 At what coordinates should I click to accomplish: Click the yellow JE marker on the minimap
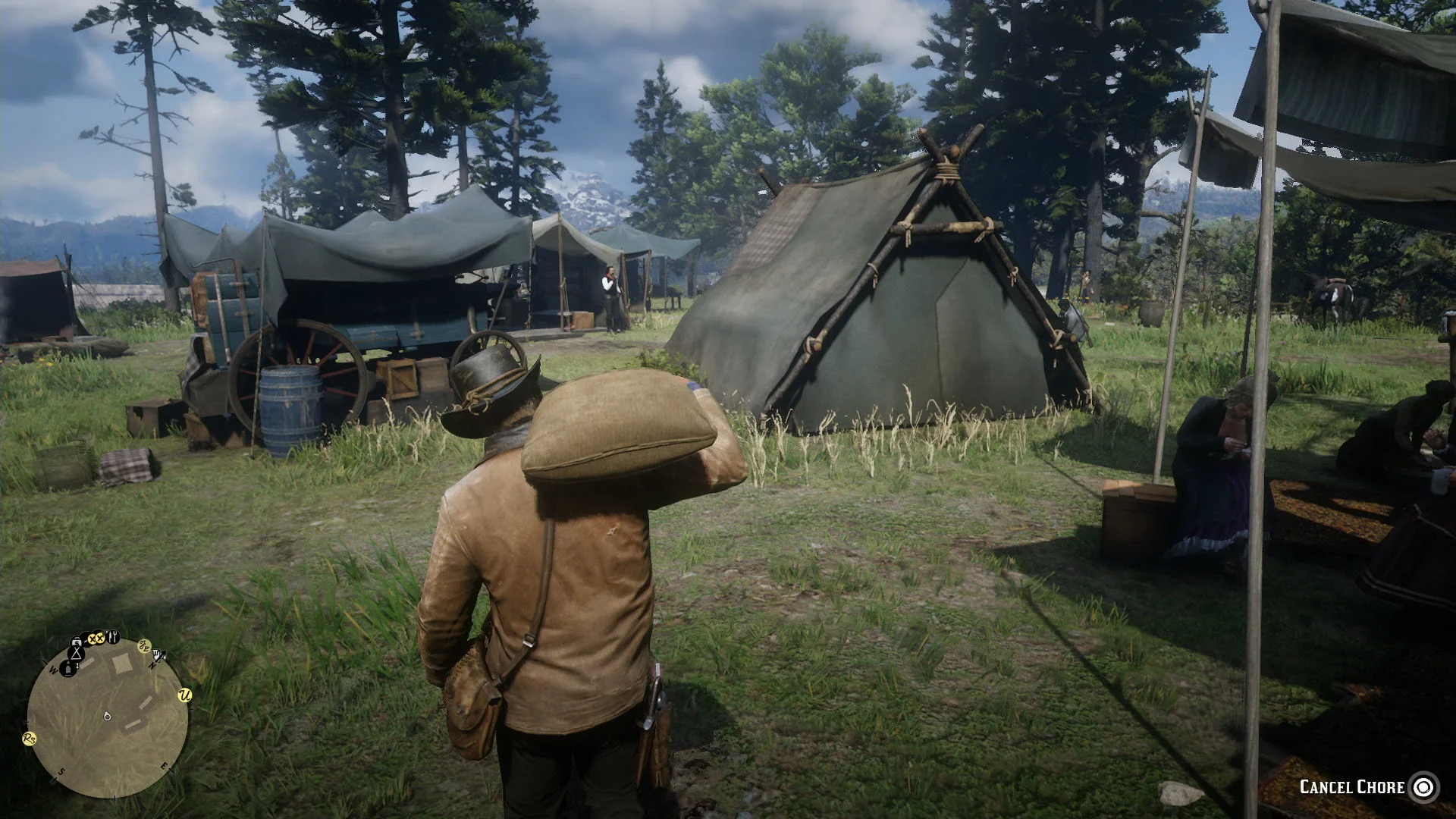[x=144, y=647]
